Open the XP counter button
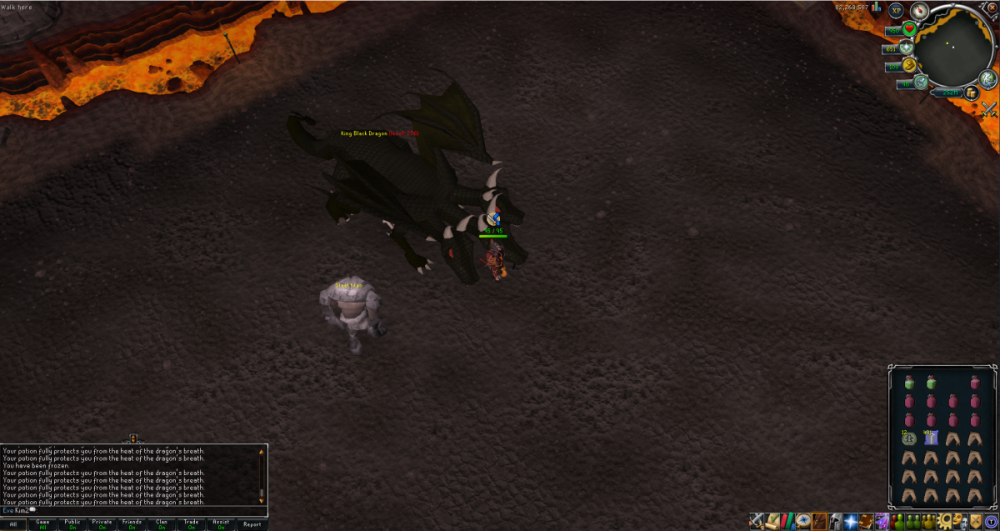Viewport: 1000px width, 531px height. coord(897,11)
